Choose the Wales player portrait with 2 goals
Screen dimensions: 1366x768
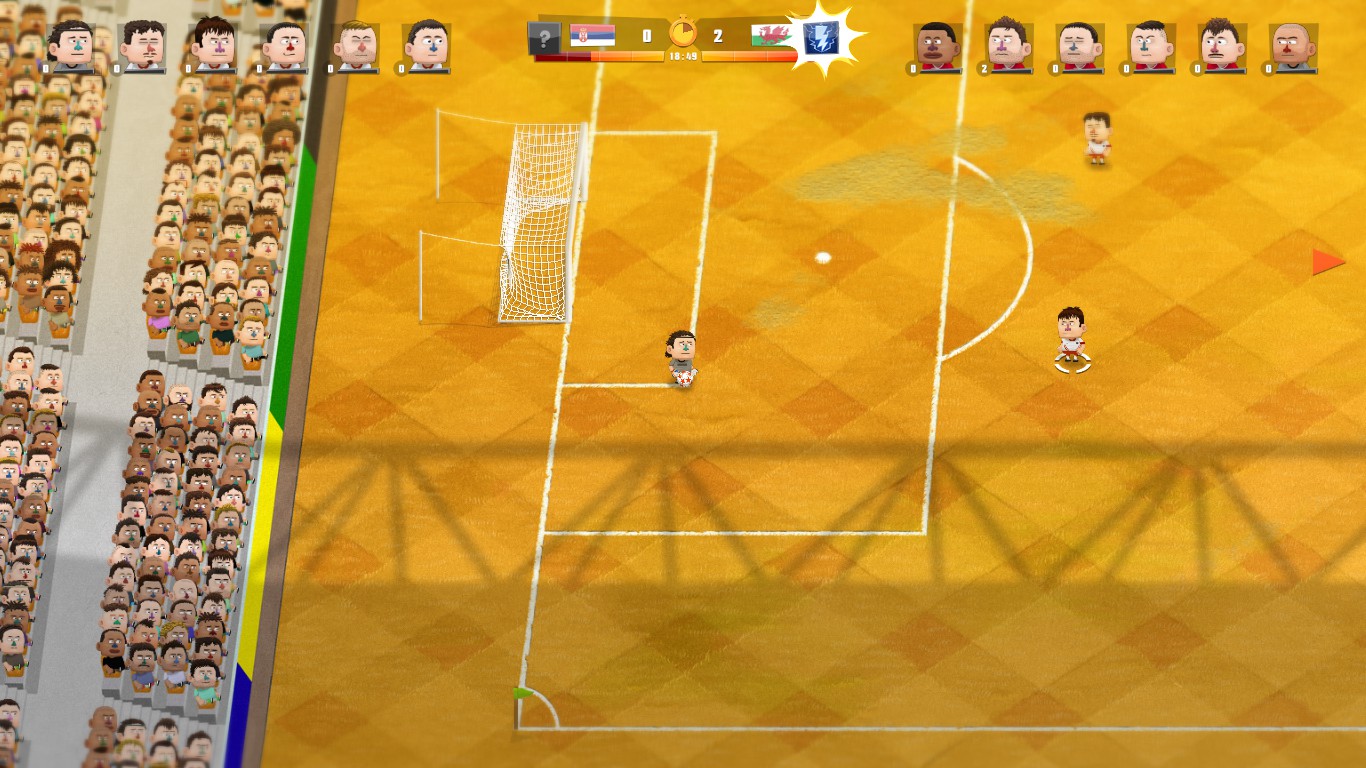coord(1009,46)
